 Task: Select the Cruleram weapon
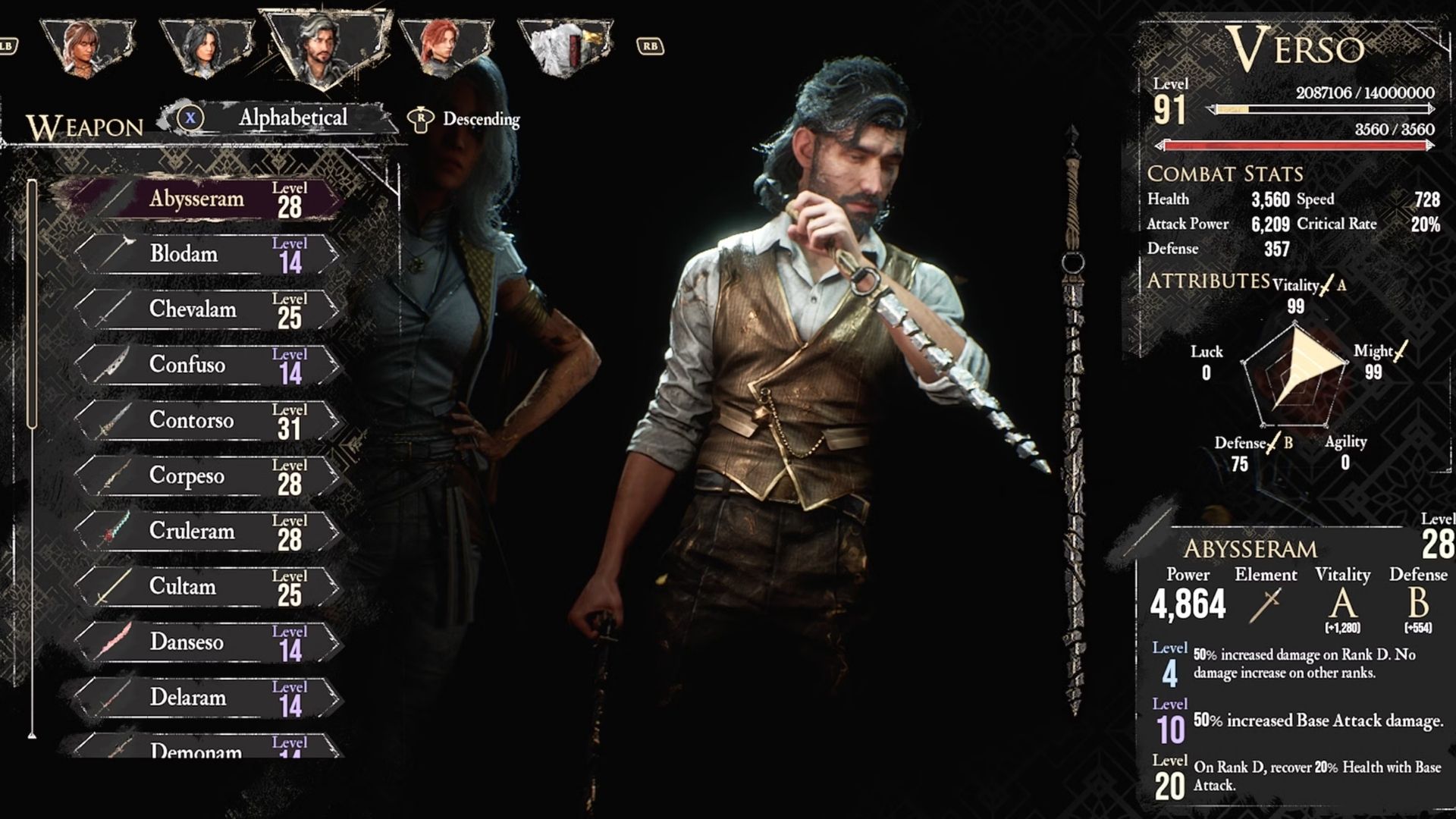[x=205, y=531]
